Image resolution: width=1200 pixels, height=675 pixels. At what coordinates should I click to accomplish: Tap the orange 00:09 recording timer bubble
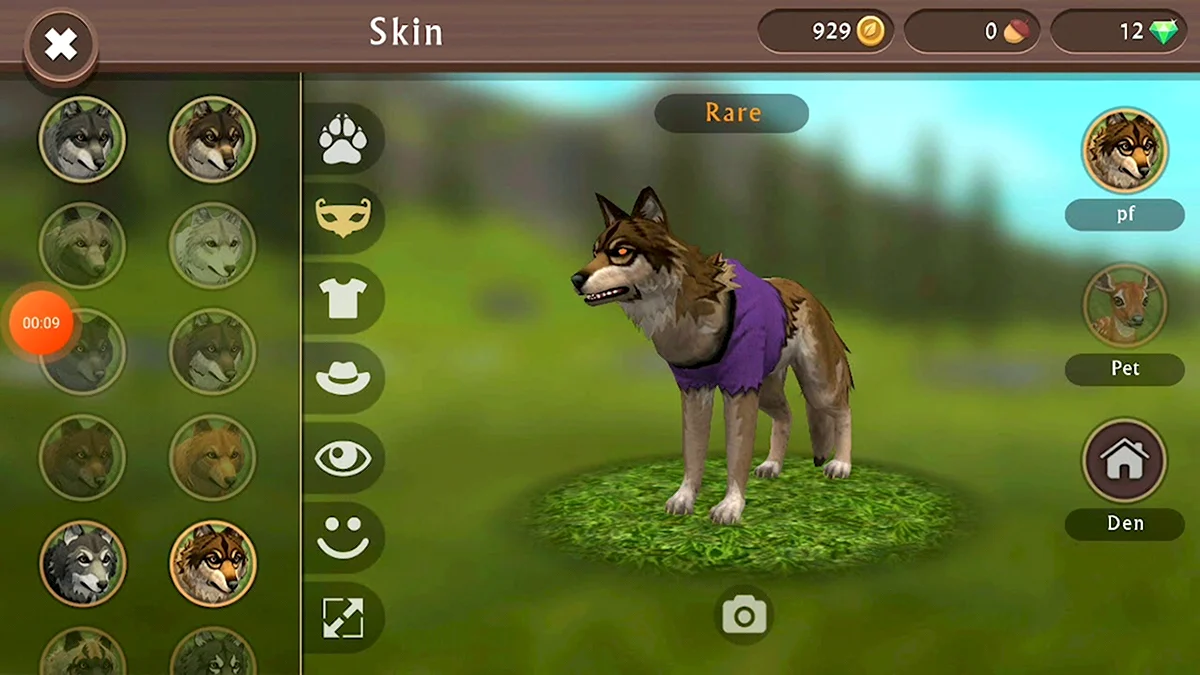(x=41, y=323)
